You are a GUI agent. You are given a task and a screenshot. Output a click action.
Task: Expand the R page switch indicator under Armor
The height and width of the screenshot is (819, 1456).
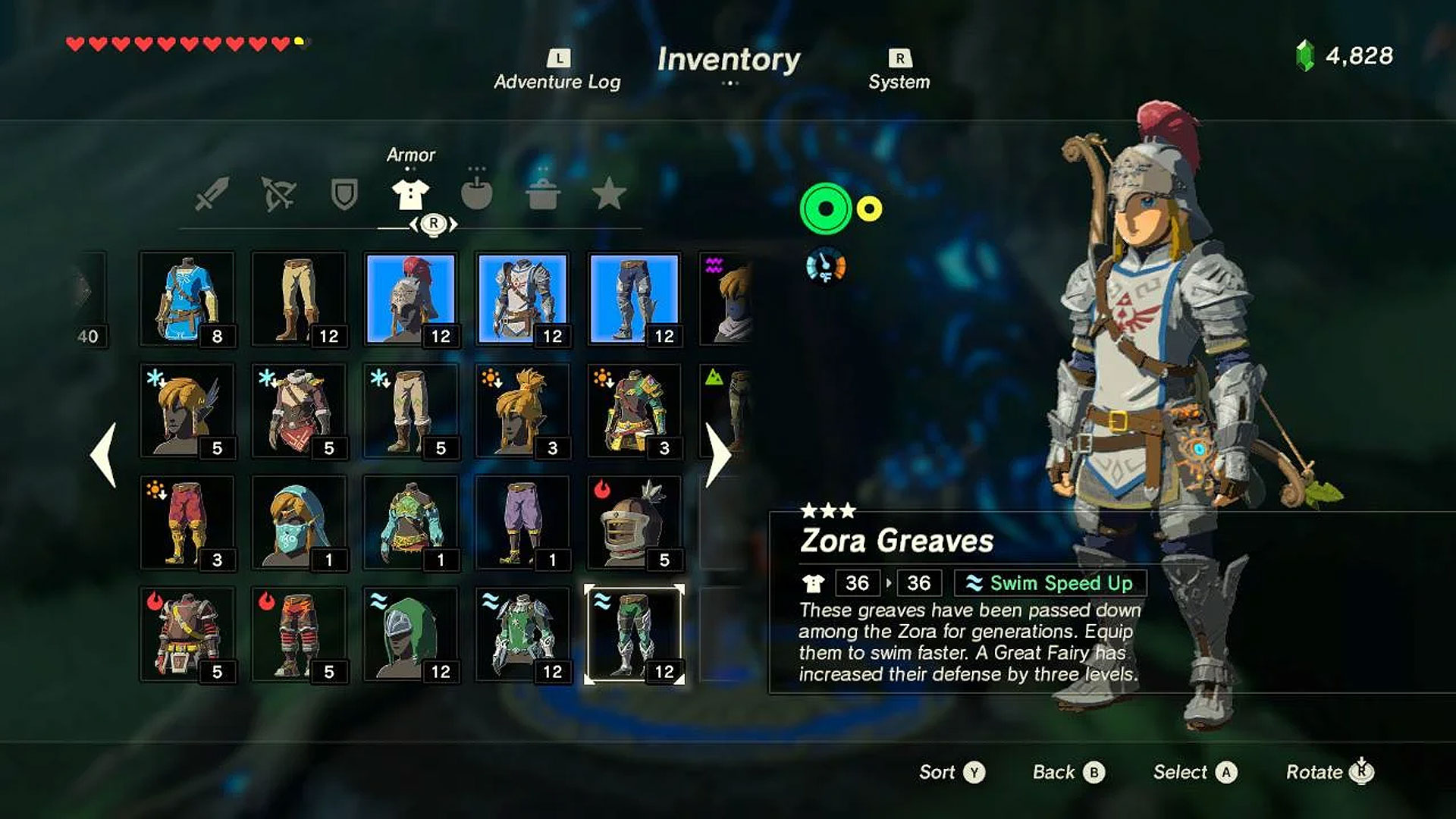(x=432, y=225)
